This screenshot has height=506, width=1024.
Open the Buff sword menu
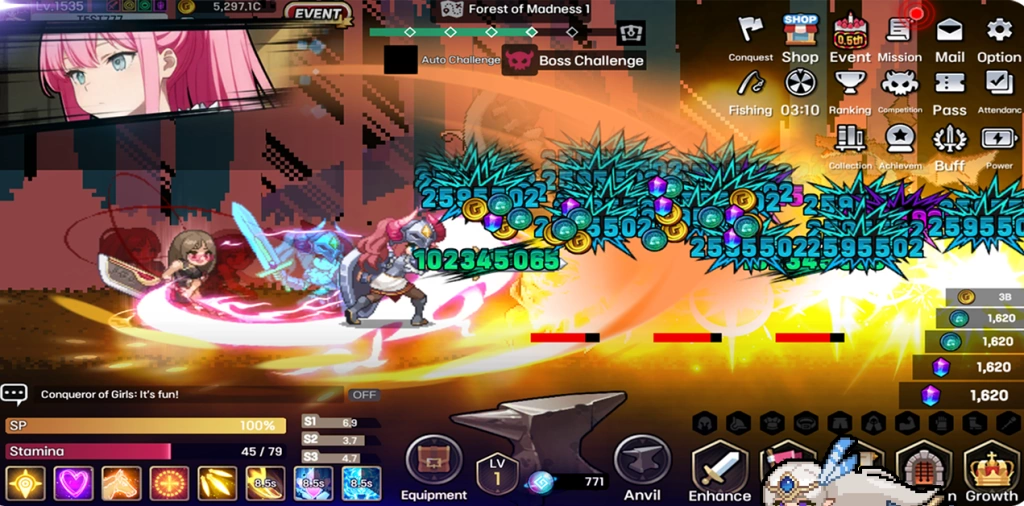[949, 146]
